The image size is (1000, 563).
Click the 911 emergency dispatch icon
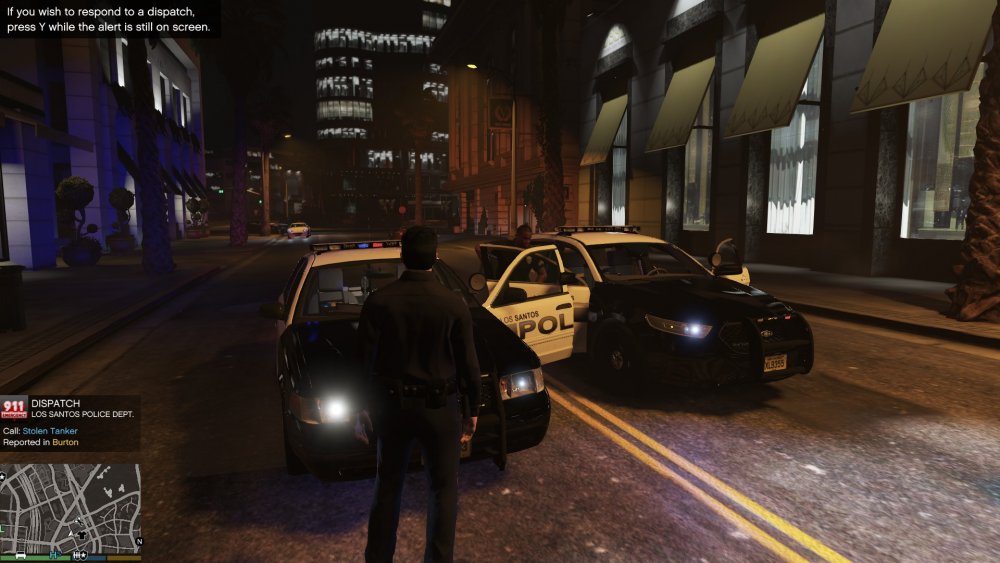point(14,407)
